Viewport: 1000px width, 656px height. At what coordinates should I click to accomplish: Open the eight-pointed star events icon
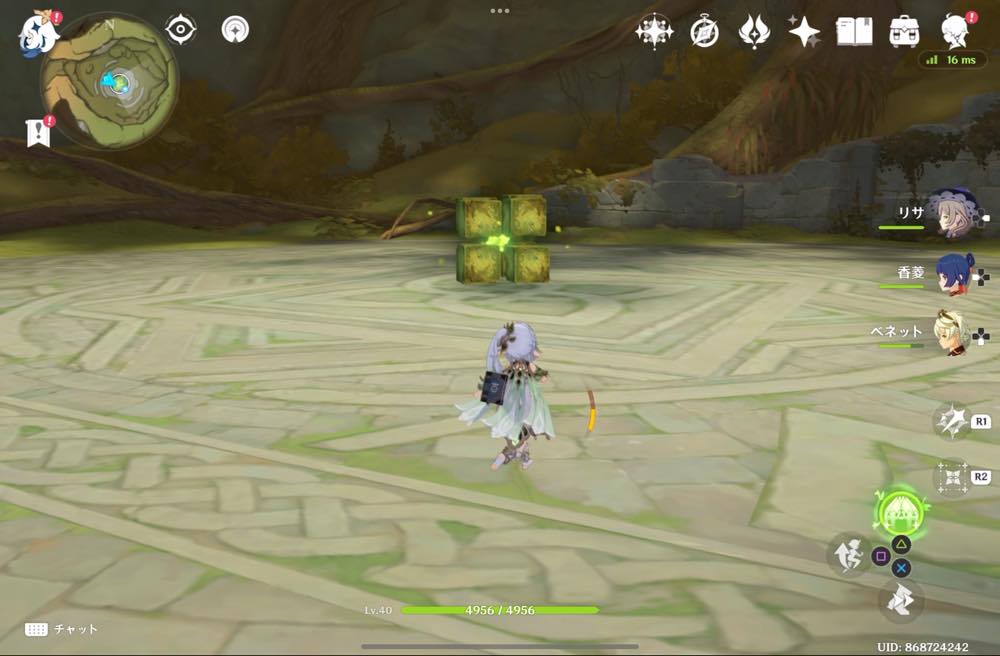click(653, 32)
